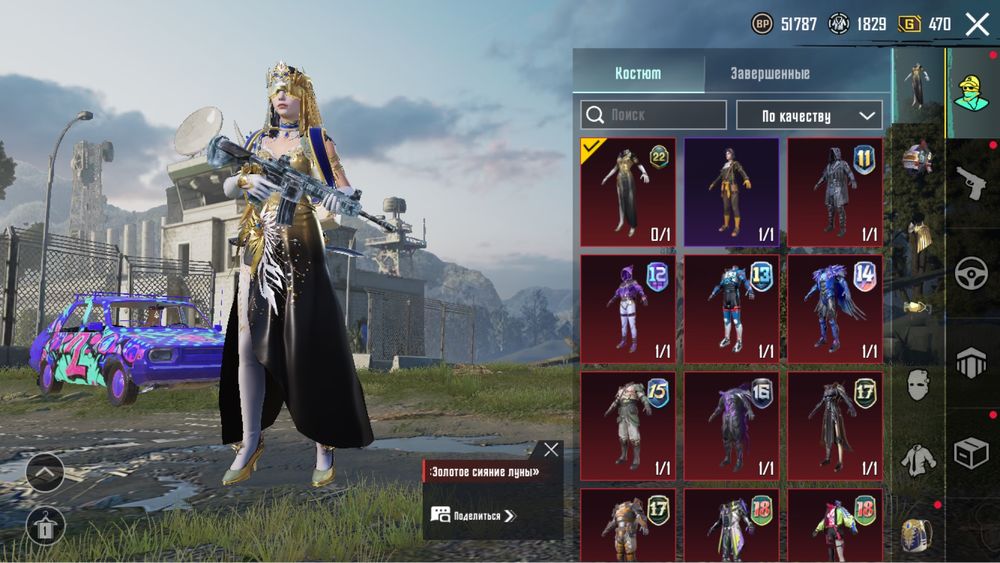
Task: Select the face mask subcategory icon
Action: [917, 383]
